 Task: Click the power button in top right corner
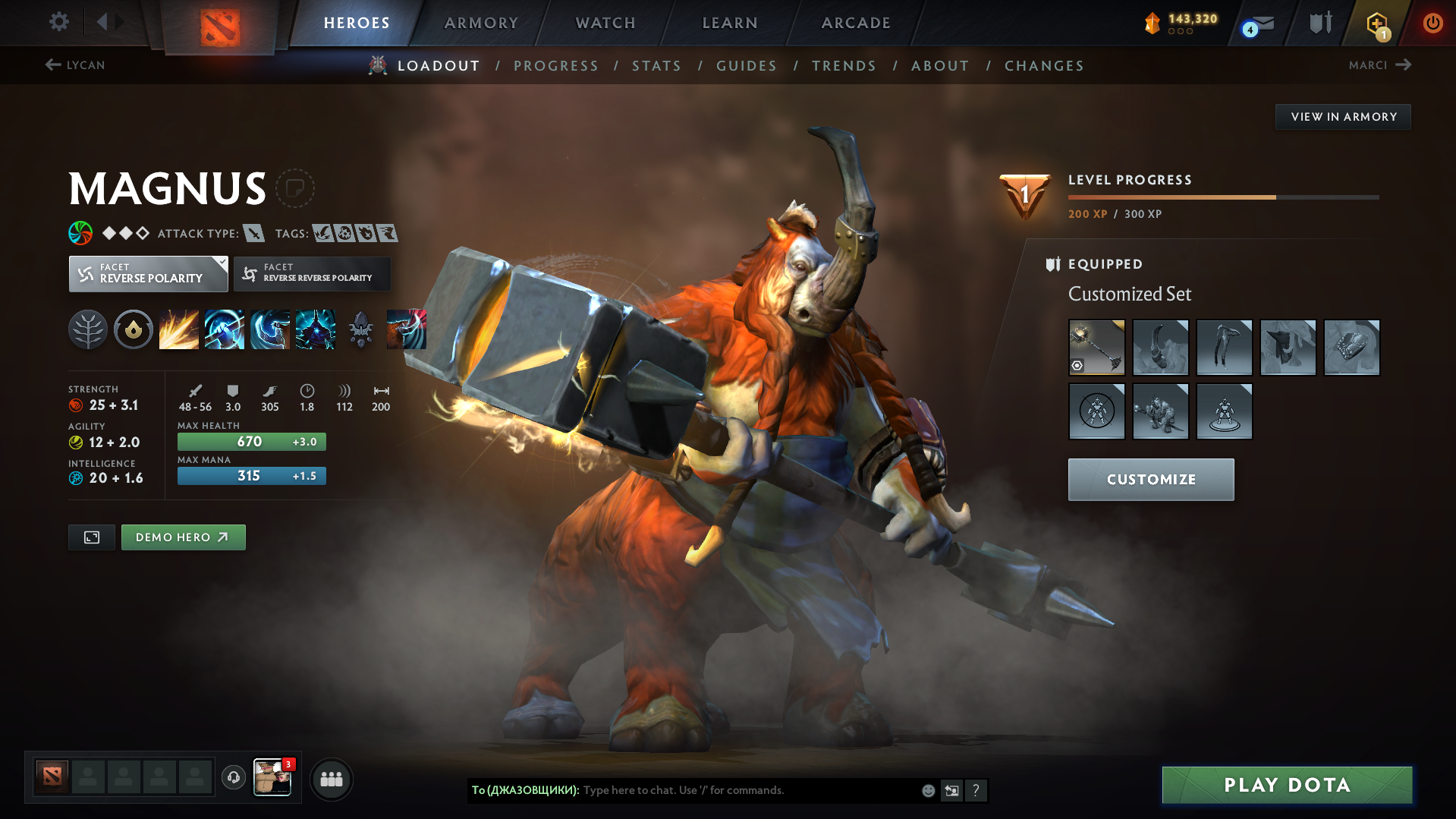tap(1432, 23)
